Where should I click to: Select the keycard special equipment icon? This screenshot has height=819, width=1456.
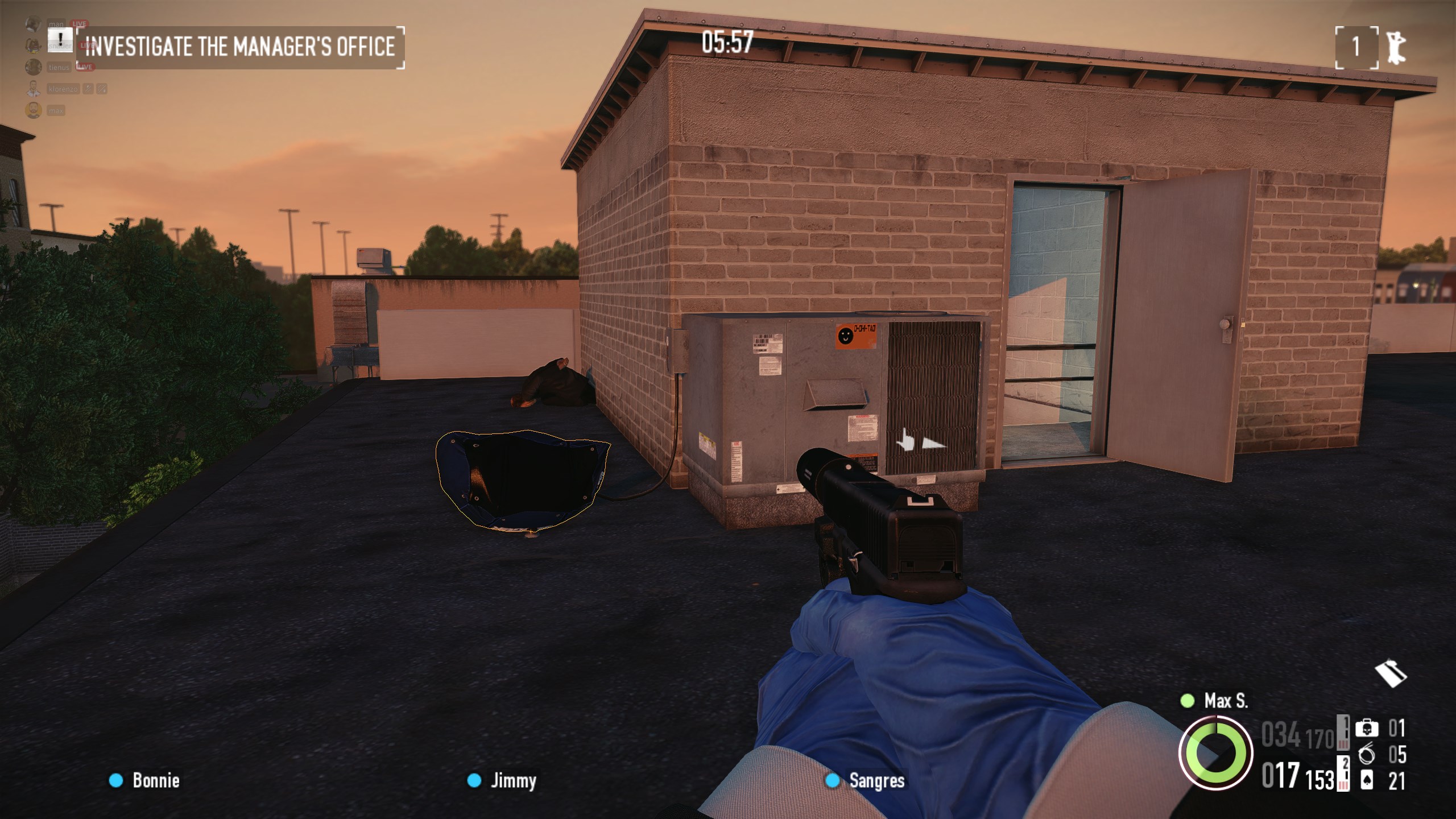tap(1390, 674)
